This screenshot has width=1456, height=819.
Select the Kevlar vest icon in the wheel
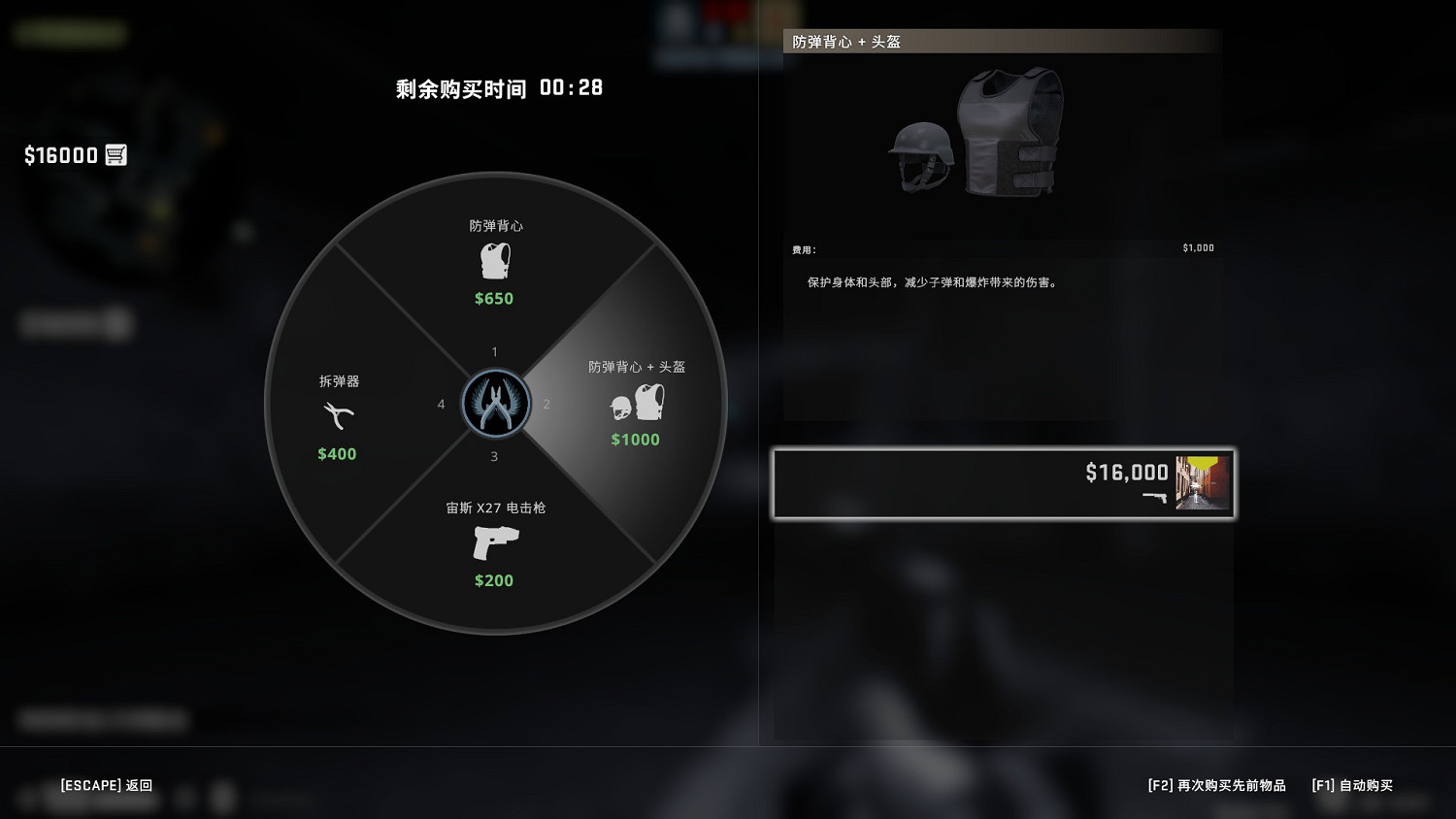click(494, 259)
